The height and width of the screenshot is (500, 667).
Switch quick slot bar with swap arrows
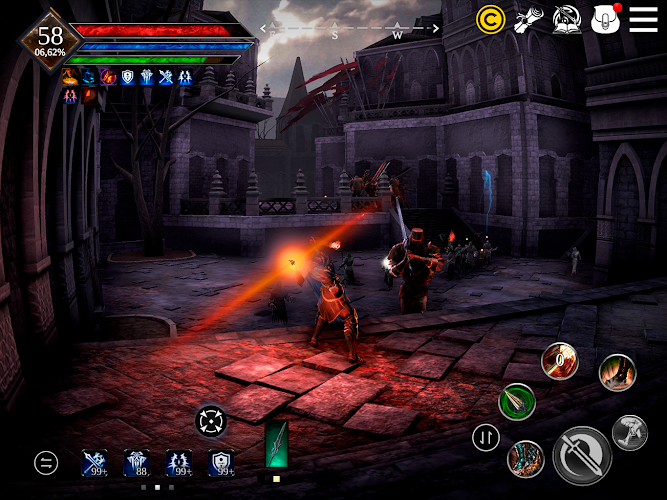click(x=46, y=462)
